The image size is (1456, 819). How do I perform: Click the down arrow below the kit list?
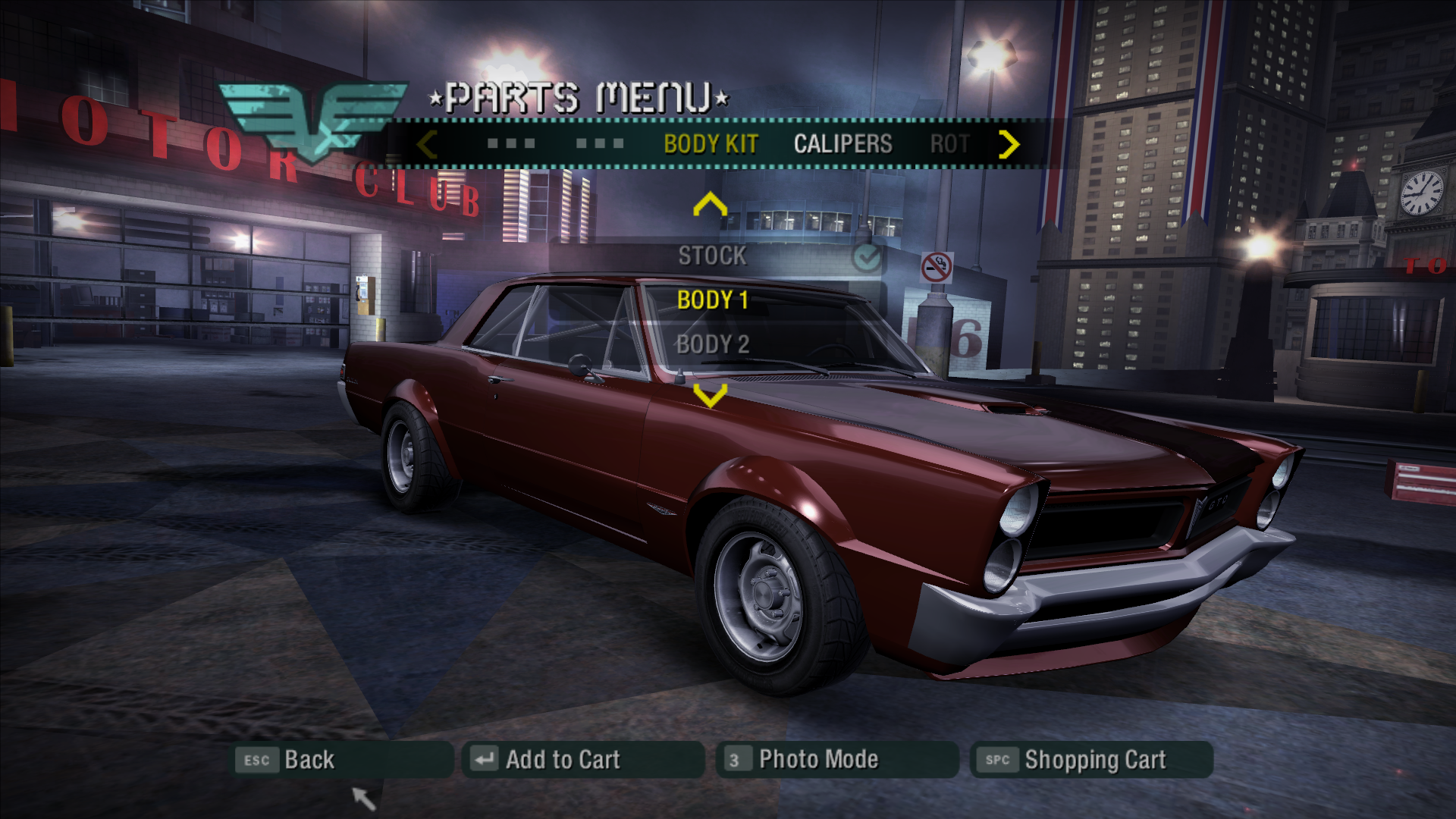710,394
